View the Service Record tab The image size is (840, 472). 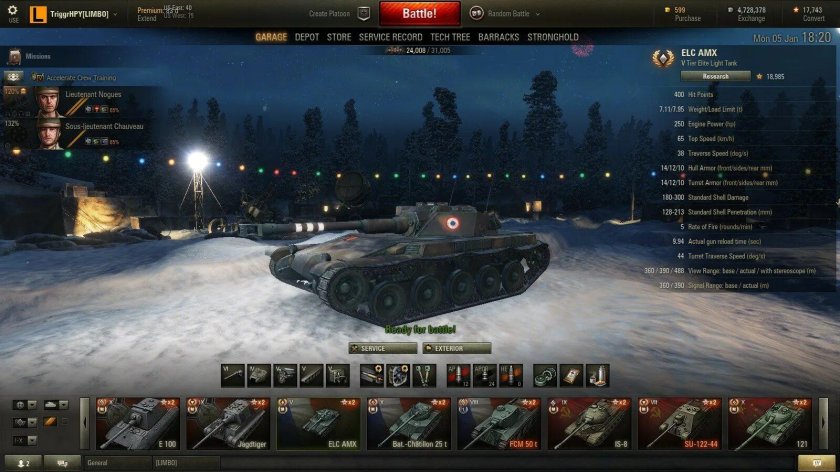point(390,37)
